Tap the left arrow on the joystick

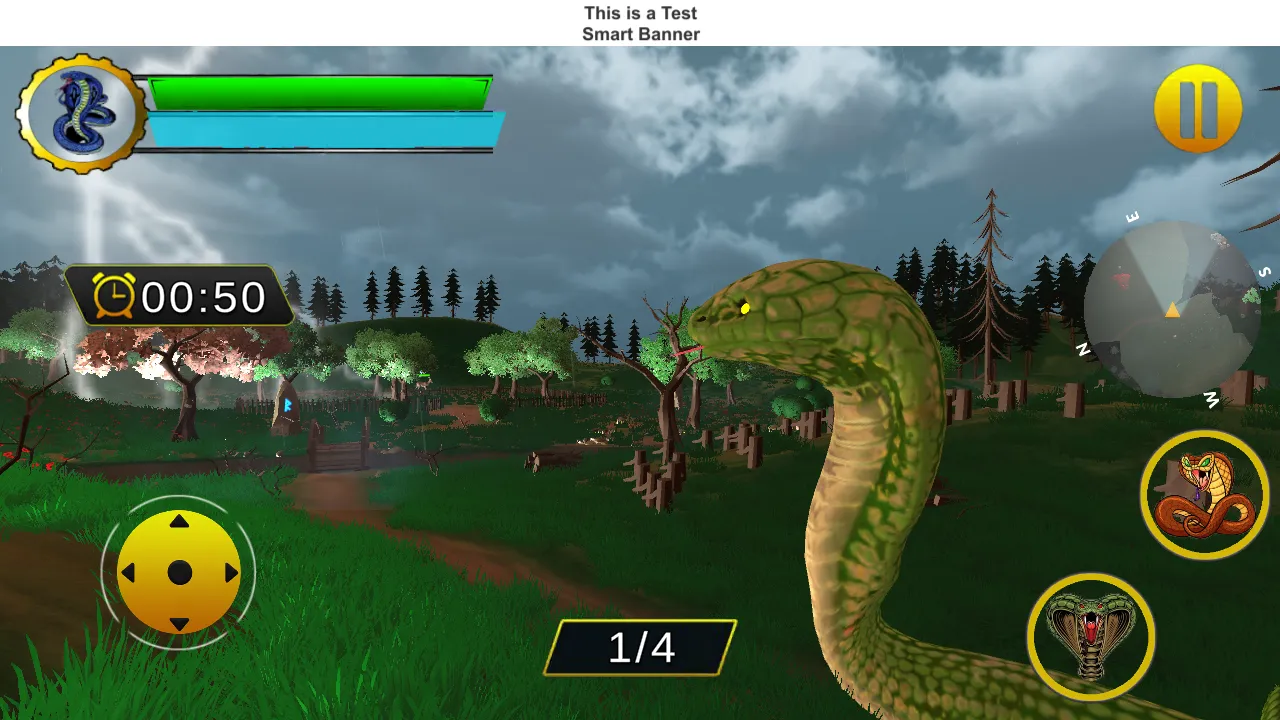[128, 572]
